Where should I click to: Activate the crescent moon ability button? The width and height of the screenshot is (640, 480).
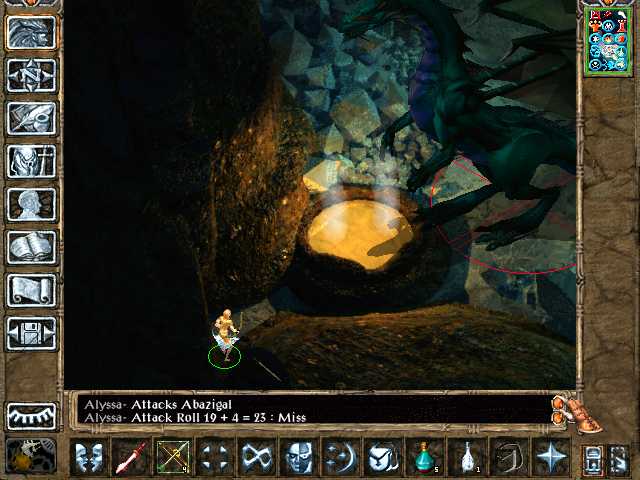pos(340,458)
